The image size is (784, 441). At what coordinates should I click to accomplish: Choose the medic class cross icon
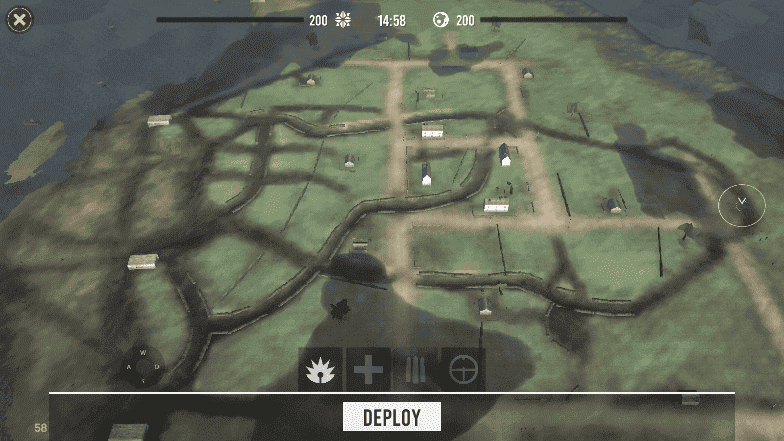coord(368,370)
